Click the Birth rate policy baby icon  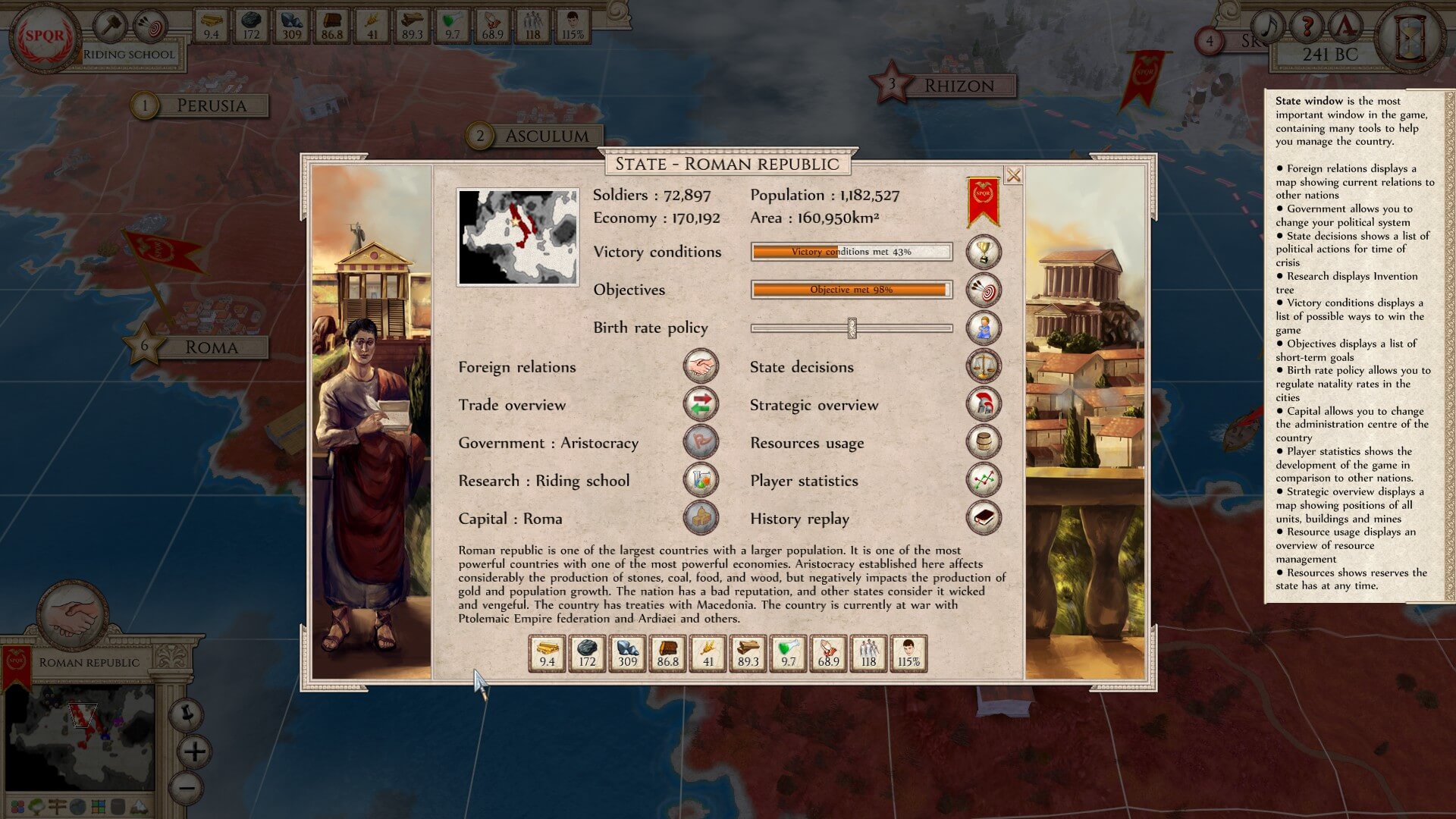tap(984, 328)
